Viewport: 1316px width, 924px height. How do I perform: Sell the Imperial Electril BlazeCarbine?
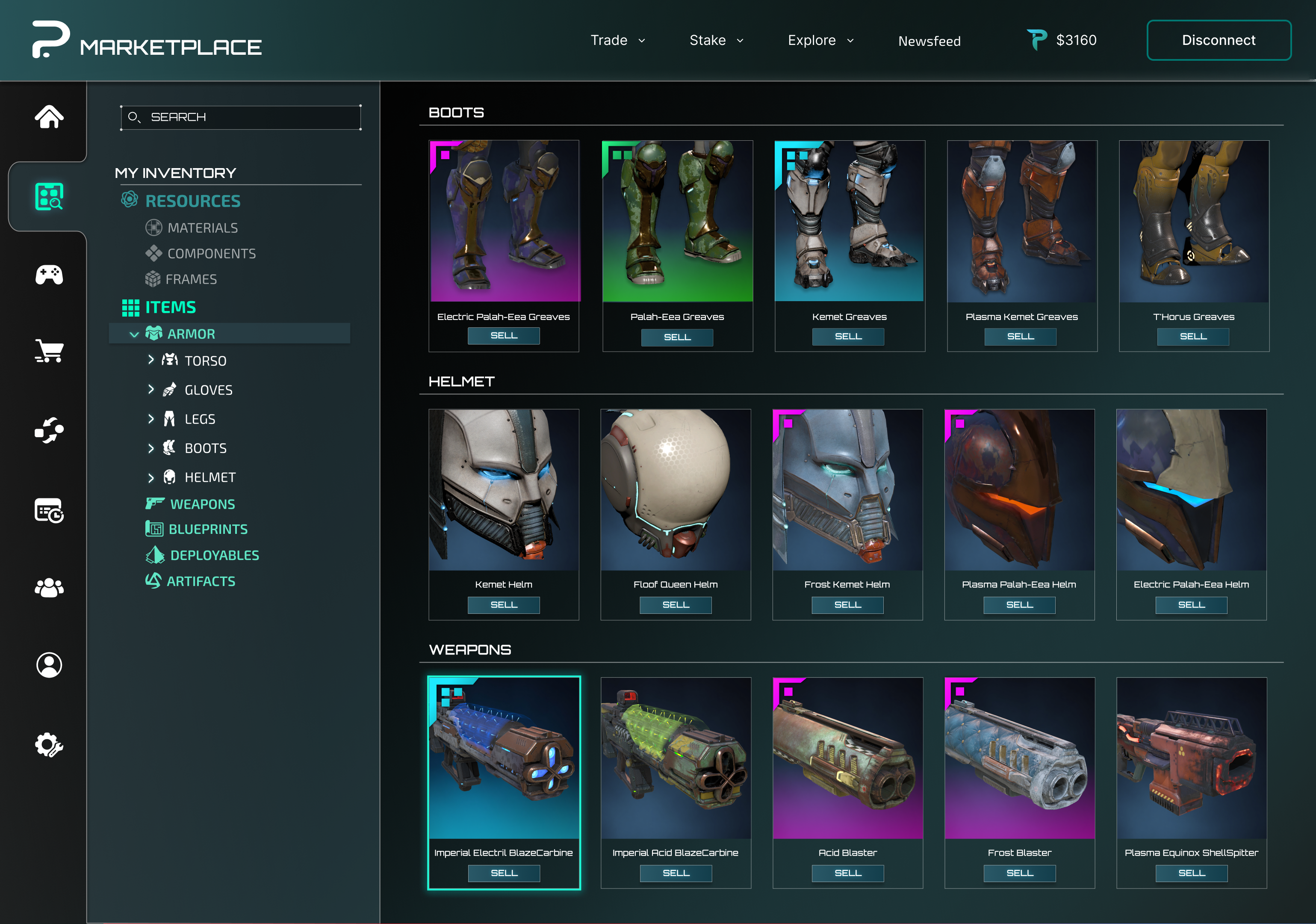point(503,873)
